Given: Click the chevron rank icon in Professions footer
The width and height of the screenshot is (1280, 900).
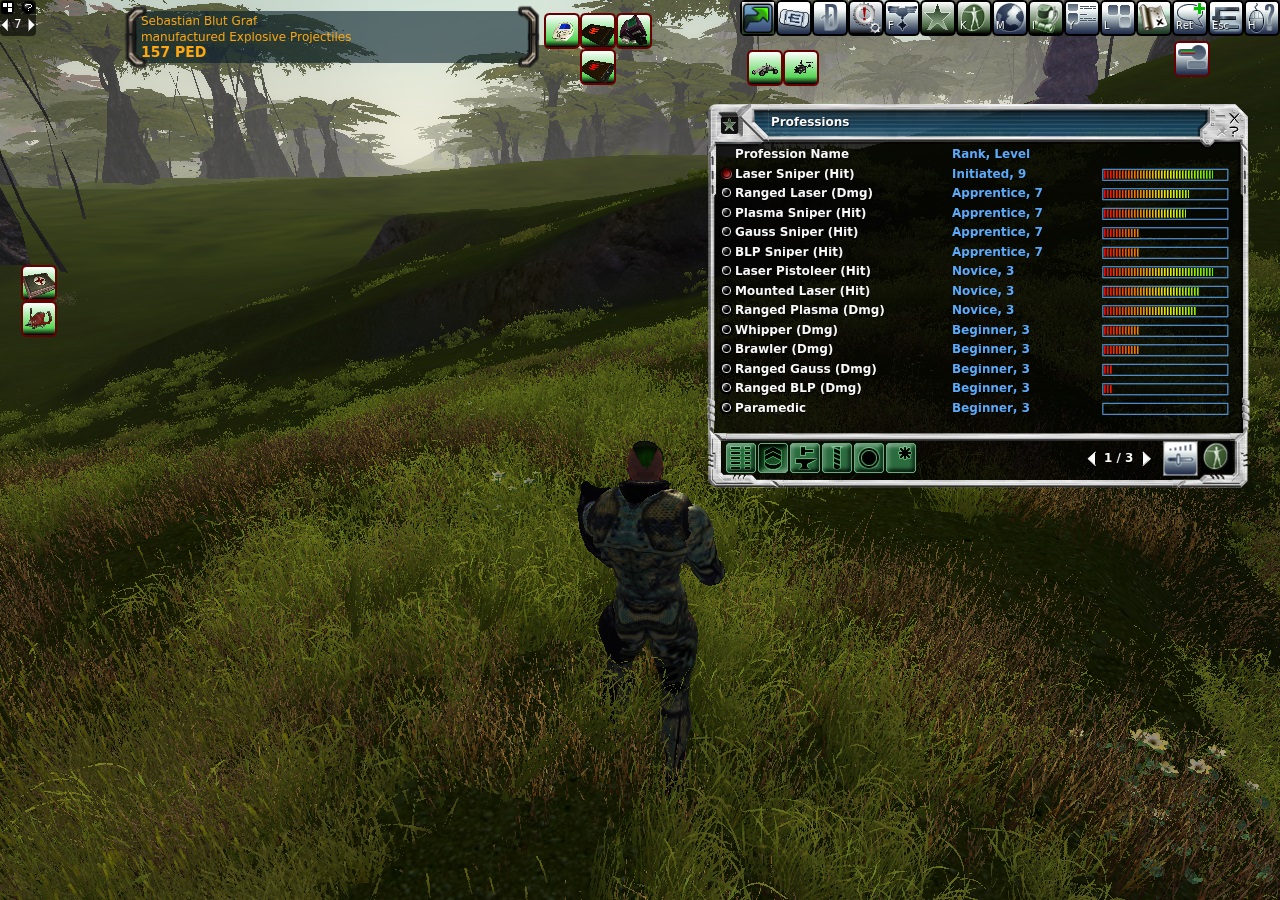Looking at the screenshot, I should click(x=772, y=458).
